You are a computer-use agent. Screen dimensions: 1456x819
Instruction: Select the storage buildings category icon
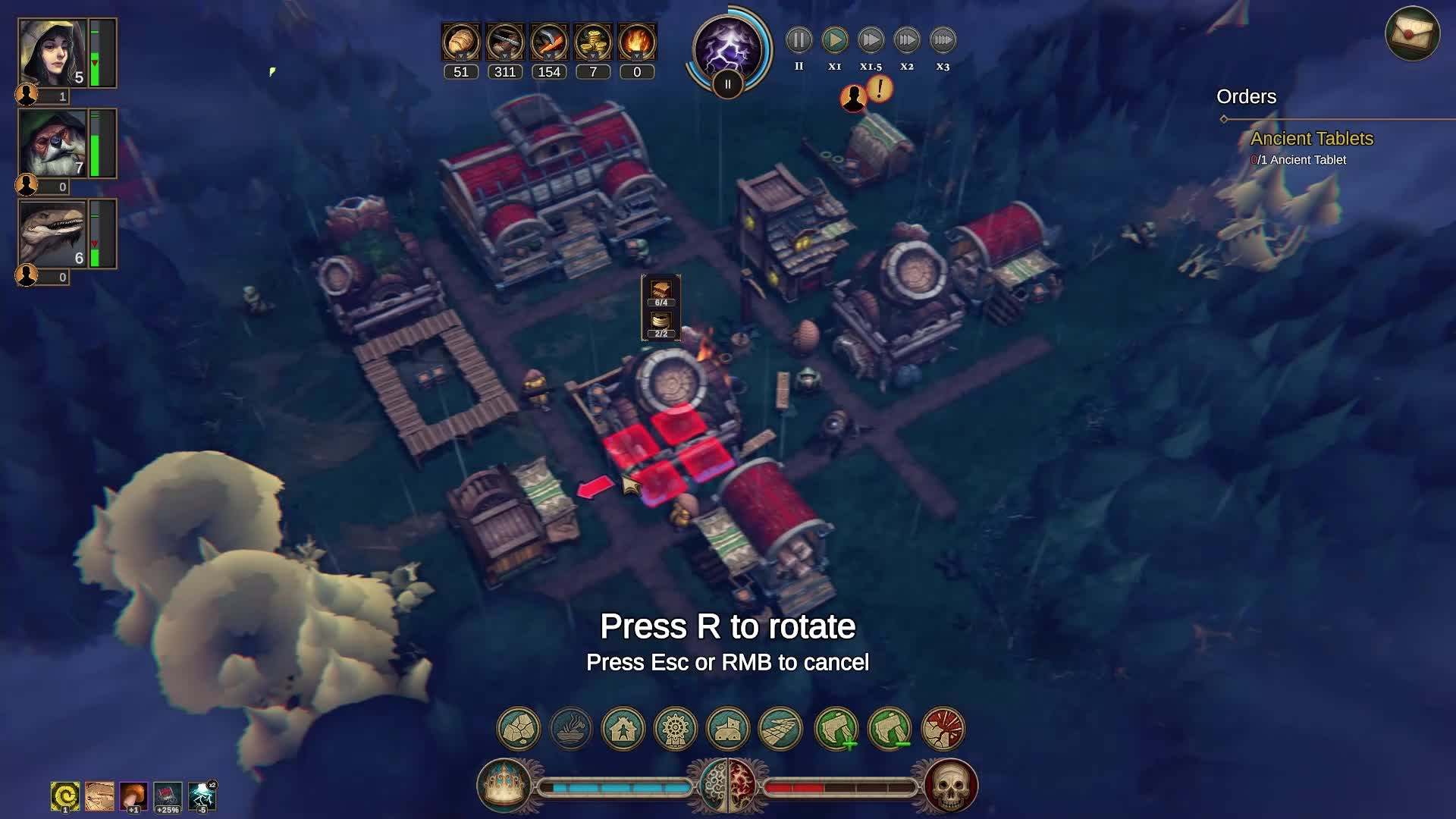pyautogui.click(x=727, y=729)
